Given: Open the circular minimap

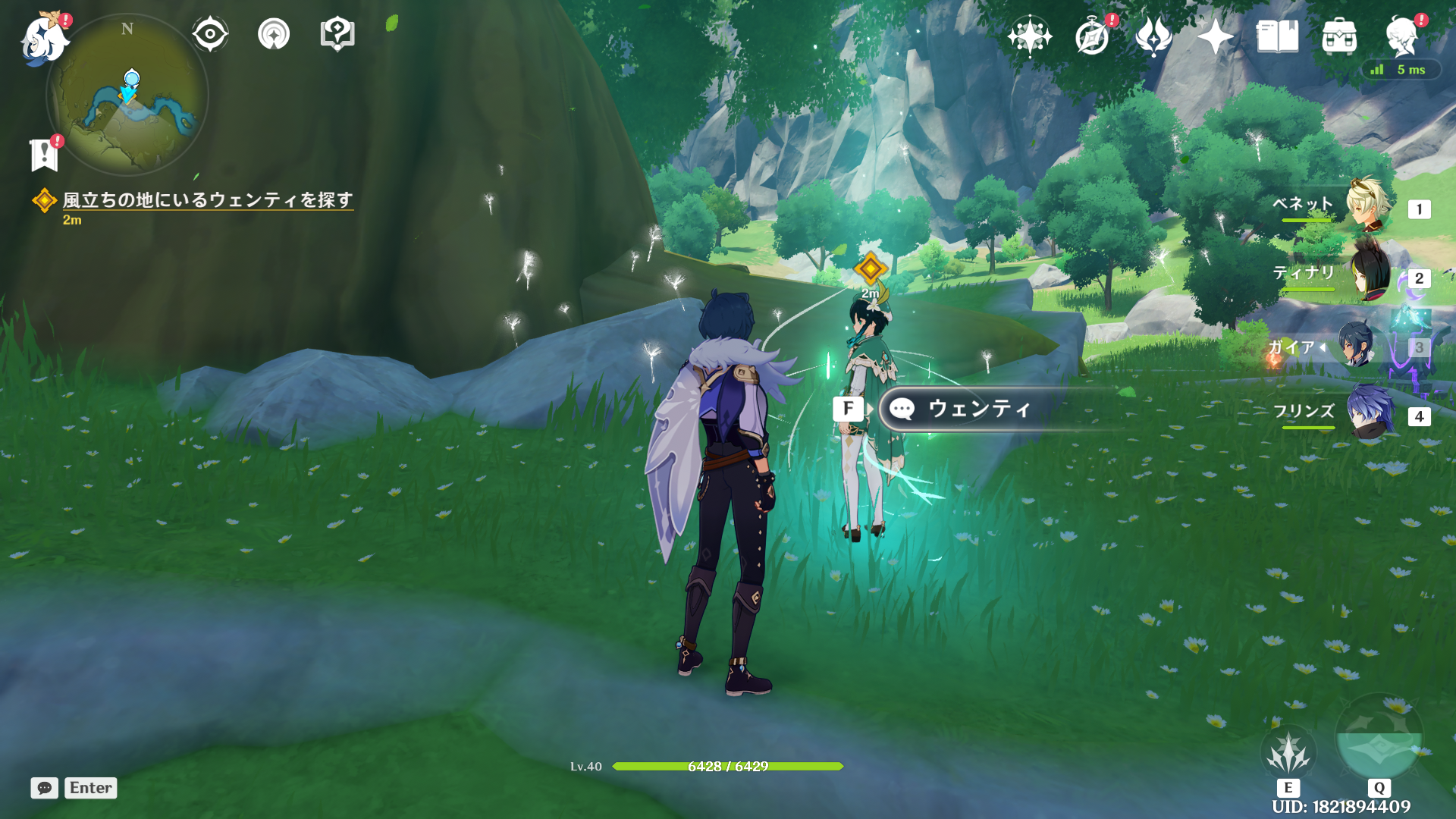Looking at the screenshot, I should point(127,96).
